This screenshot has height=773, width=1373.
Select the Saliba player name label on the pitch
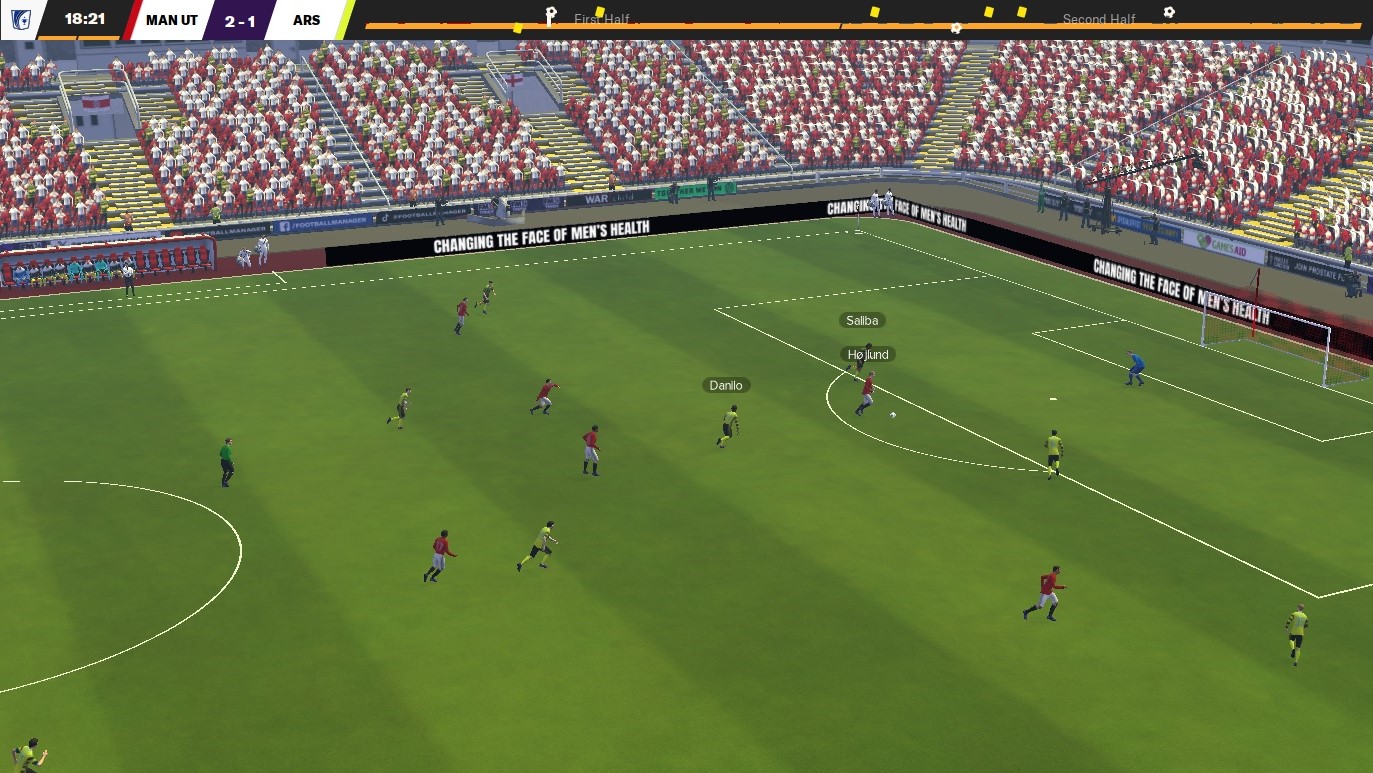(861, 320)
